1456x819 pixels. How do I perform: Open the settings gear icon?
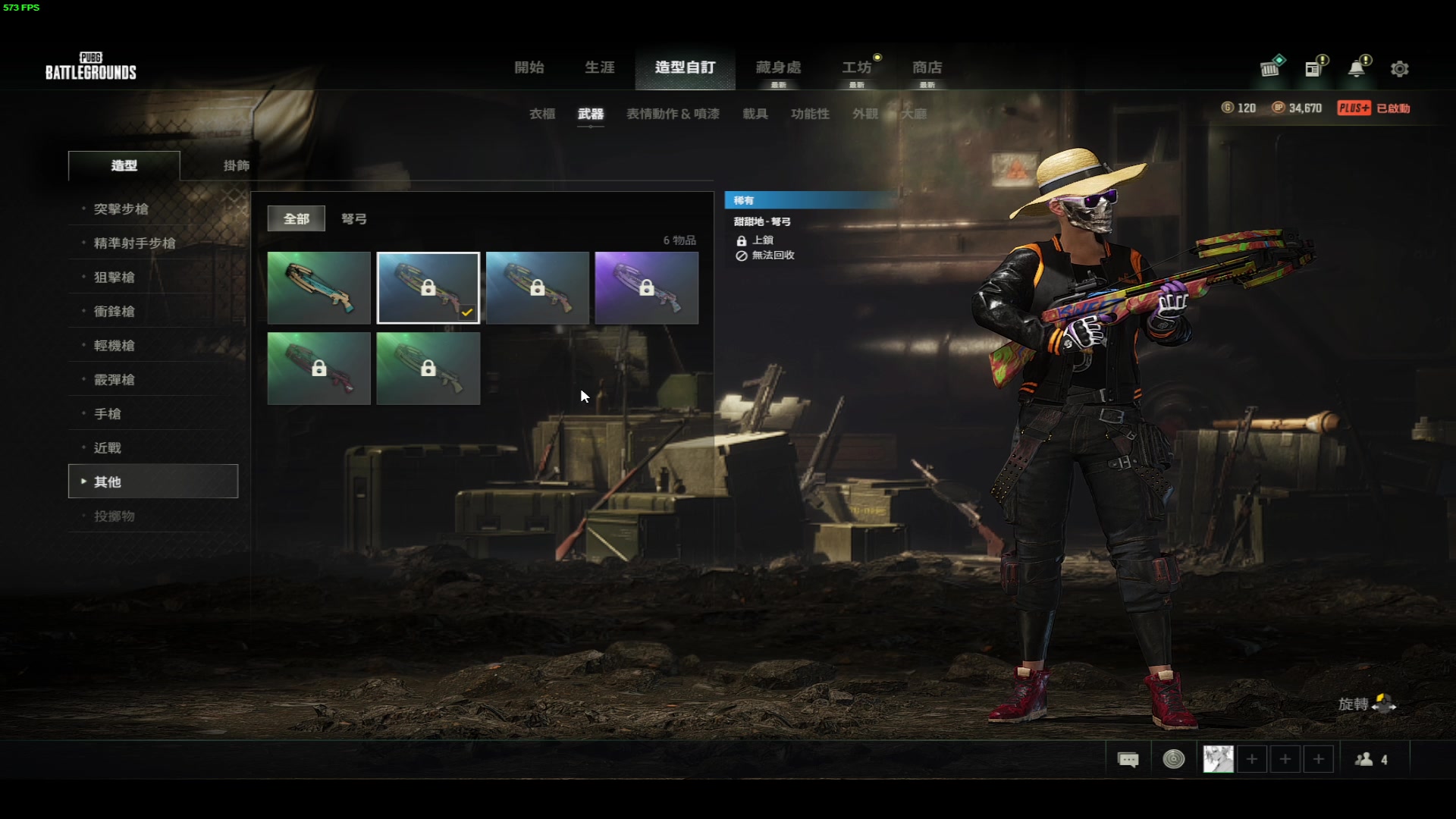(1399, 69)
